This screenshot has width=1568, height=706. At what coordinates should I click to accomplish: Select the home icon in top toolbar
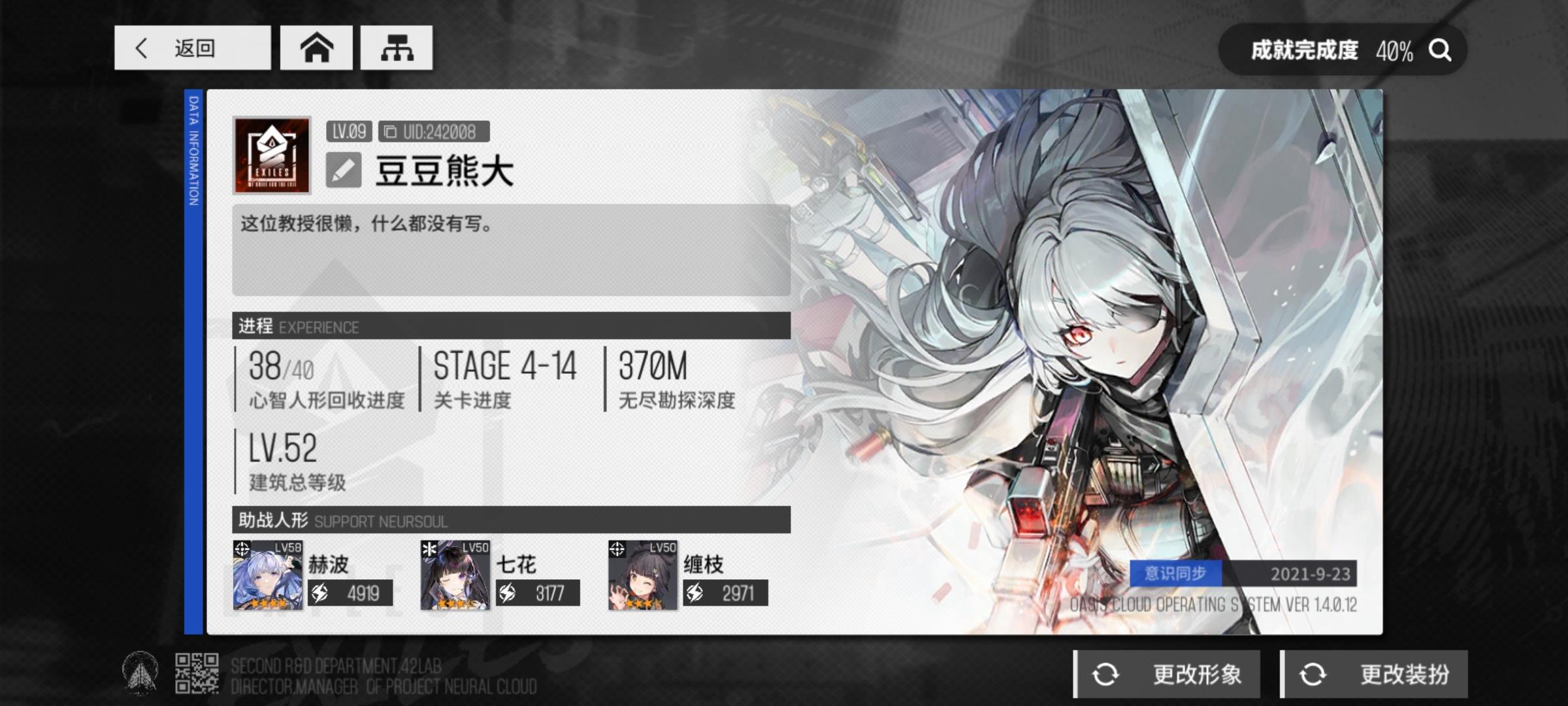(x=316, y=48)
